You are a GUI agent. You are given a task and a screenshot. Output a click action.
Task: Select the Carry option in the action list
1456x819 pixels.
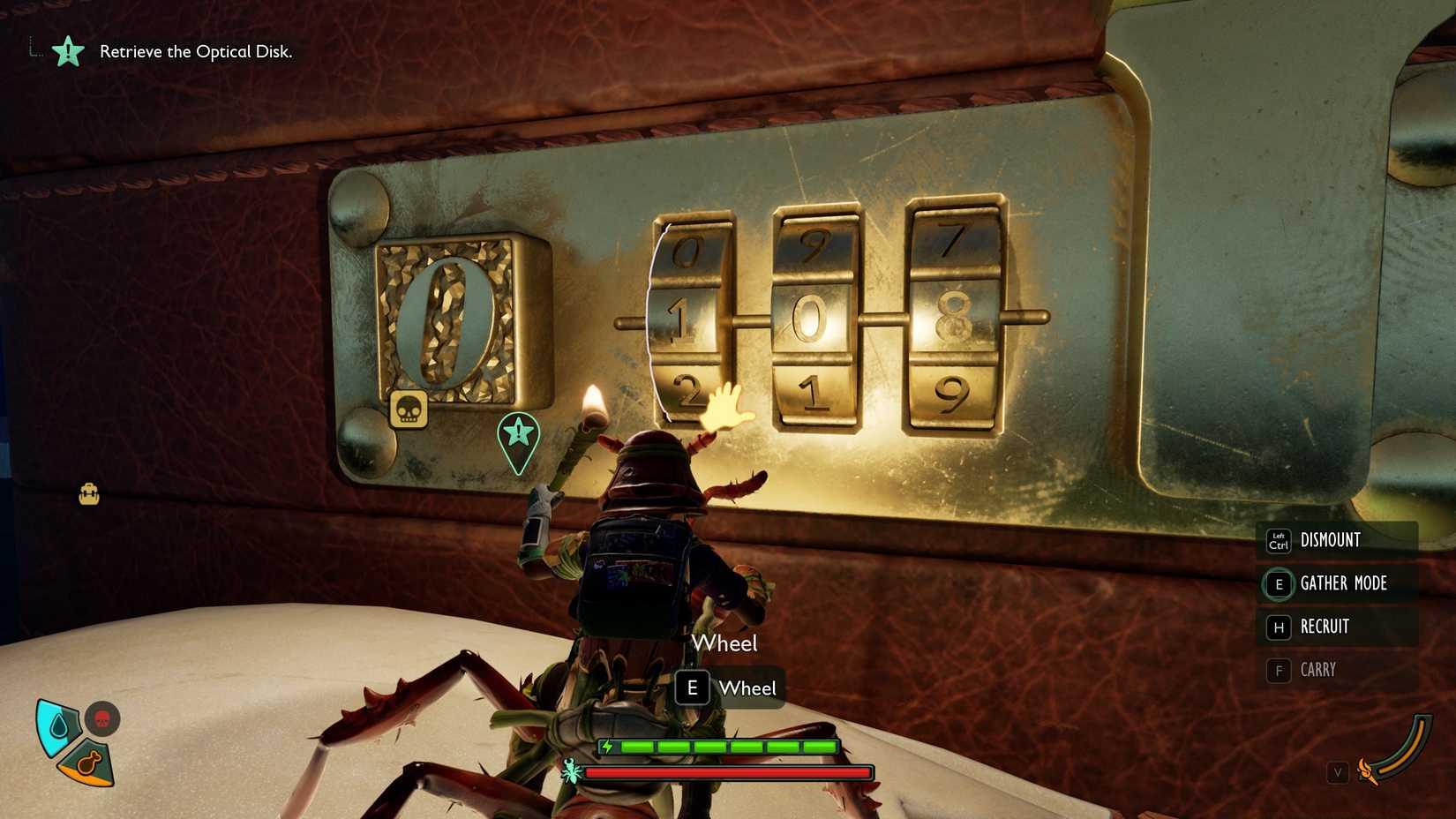click(1318, 670)
